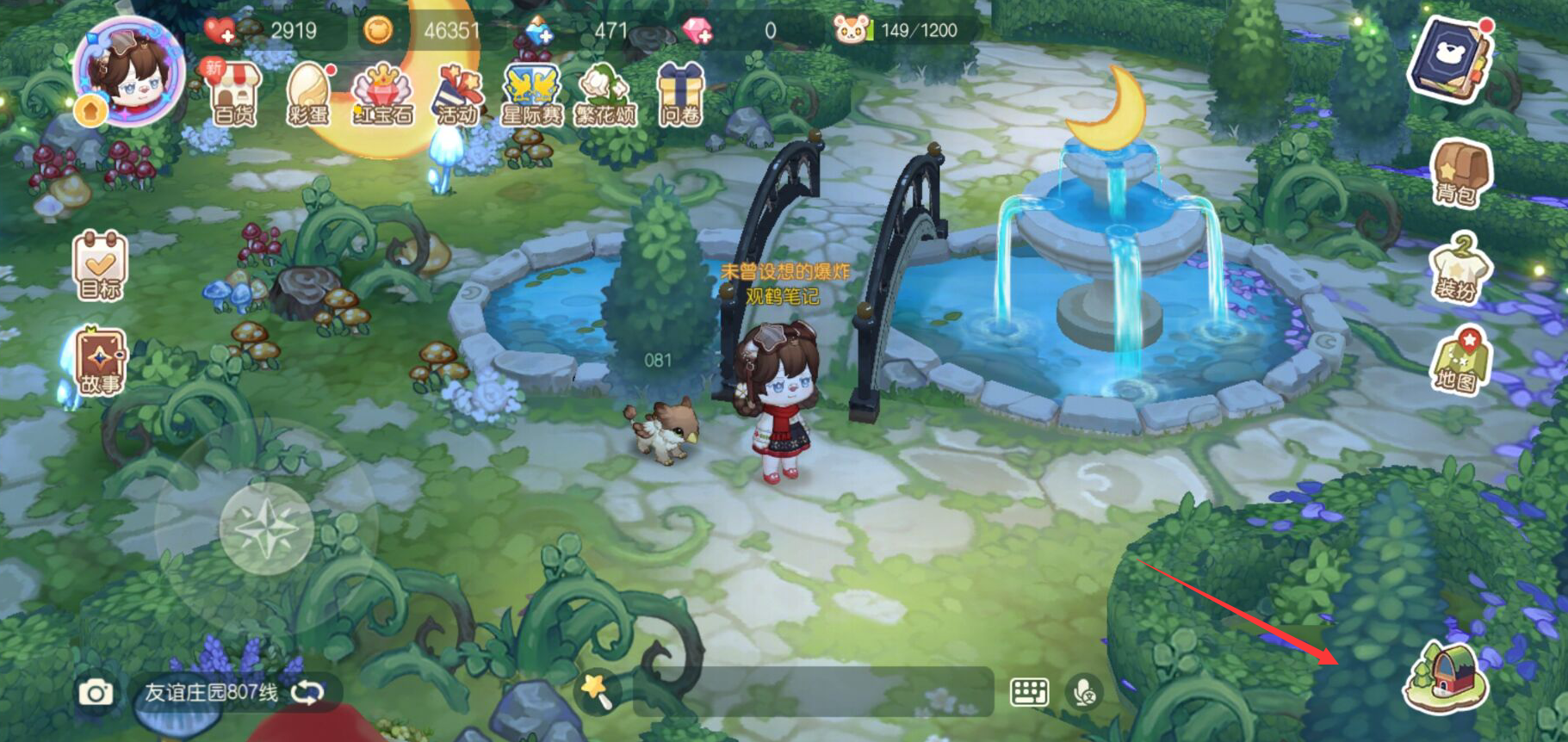Viewport: 1568px width, 742px height.
Task: Open the 星际赛 tournament icon
Action: (x=531, y=96)
